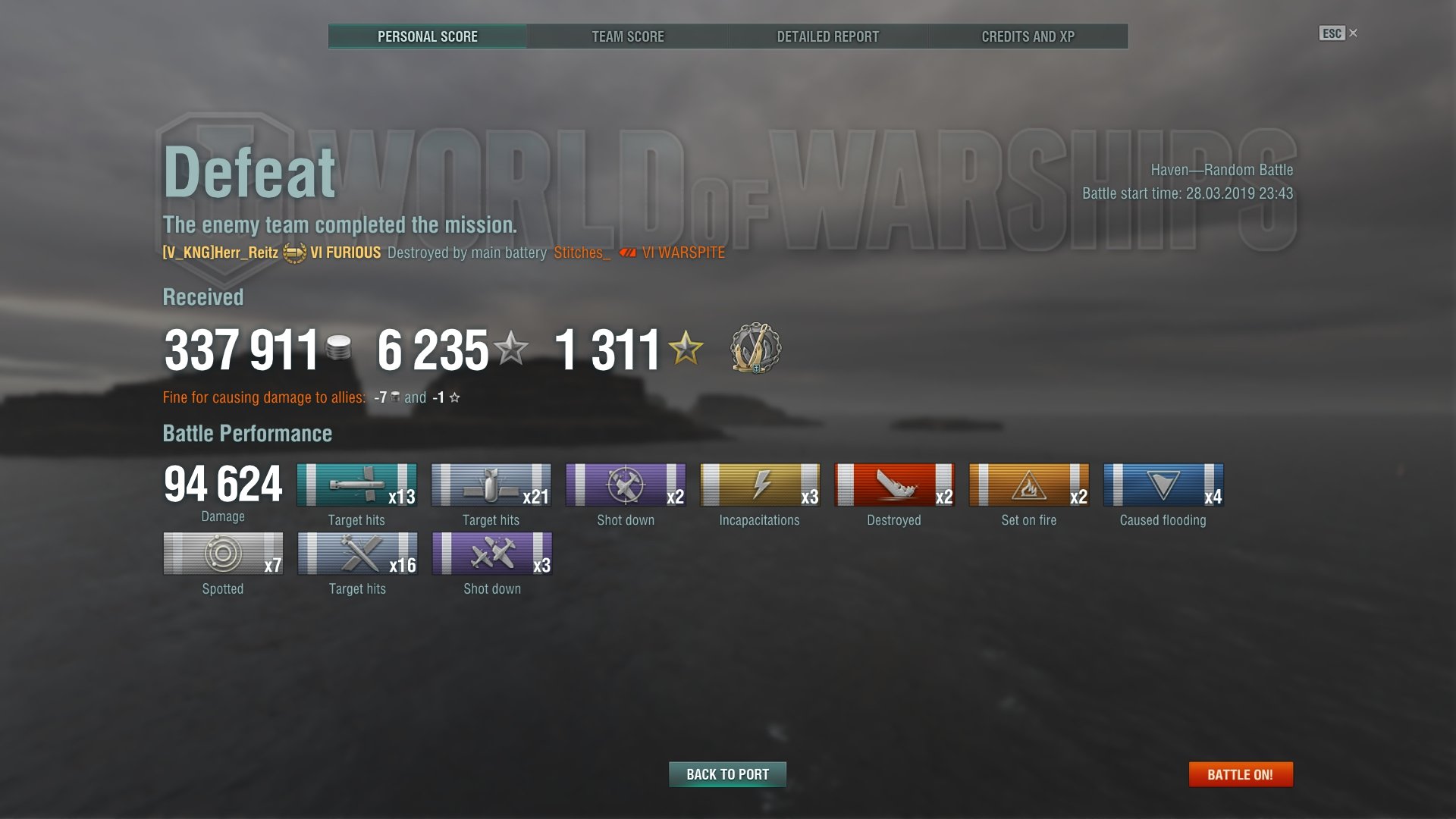This screenshot has width=1456, height=819.
Task: Select the bomb Target hits x21 ribbon
Action: coord(491,485)
